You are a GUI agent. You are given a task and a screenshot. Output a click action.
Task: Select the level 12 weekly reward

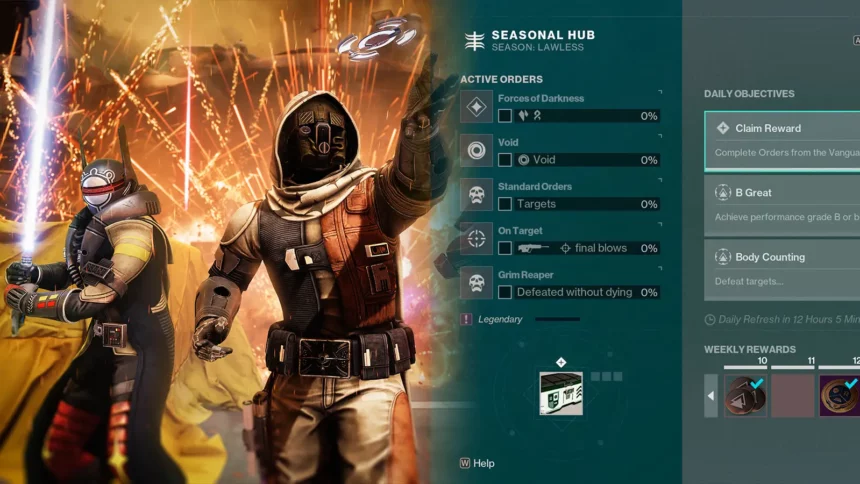pyautogui.click(x=840, y=395)
